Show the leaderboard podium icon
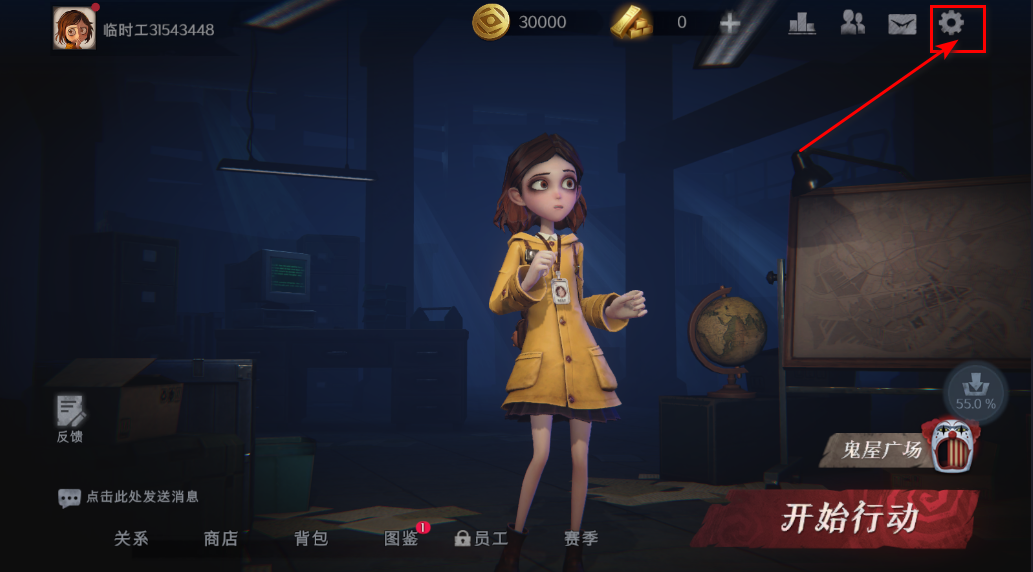The width and height of the screenshot is (1033, 572). [802, 23]
